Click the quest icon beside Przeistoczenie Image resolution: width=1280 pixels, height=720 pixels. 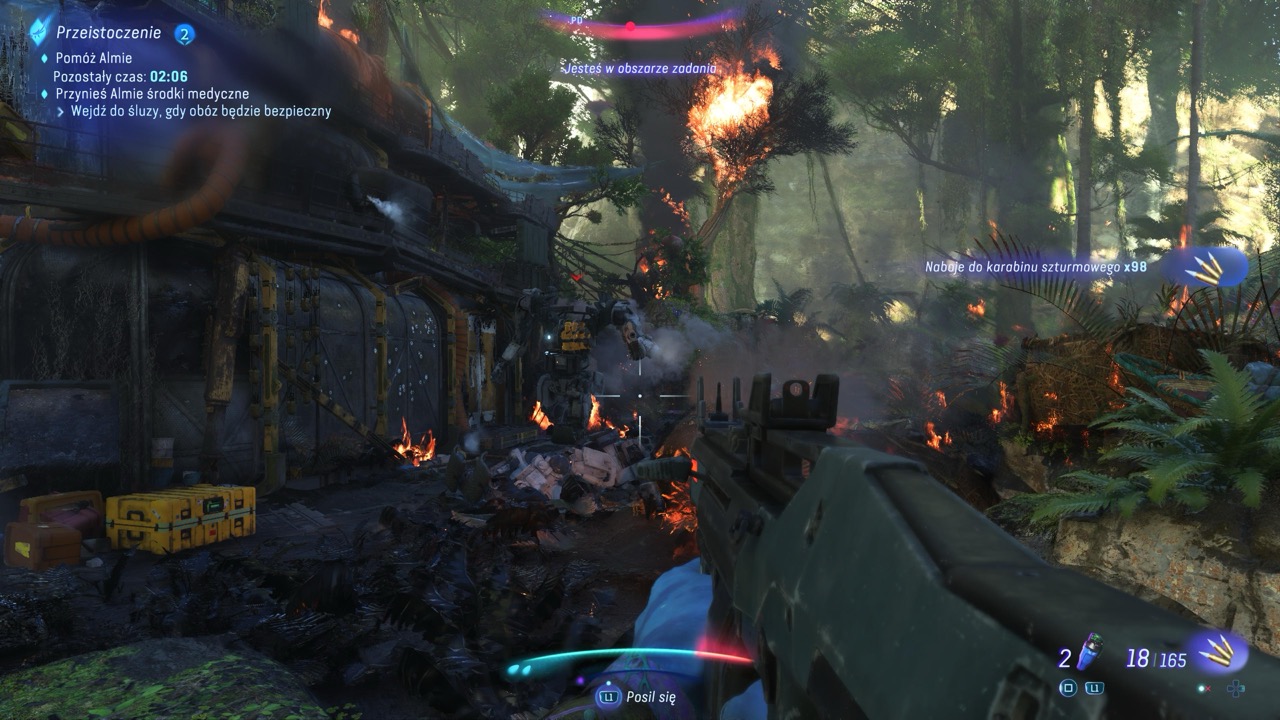click(x=39, y=31)
